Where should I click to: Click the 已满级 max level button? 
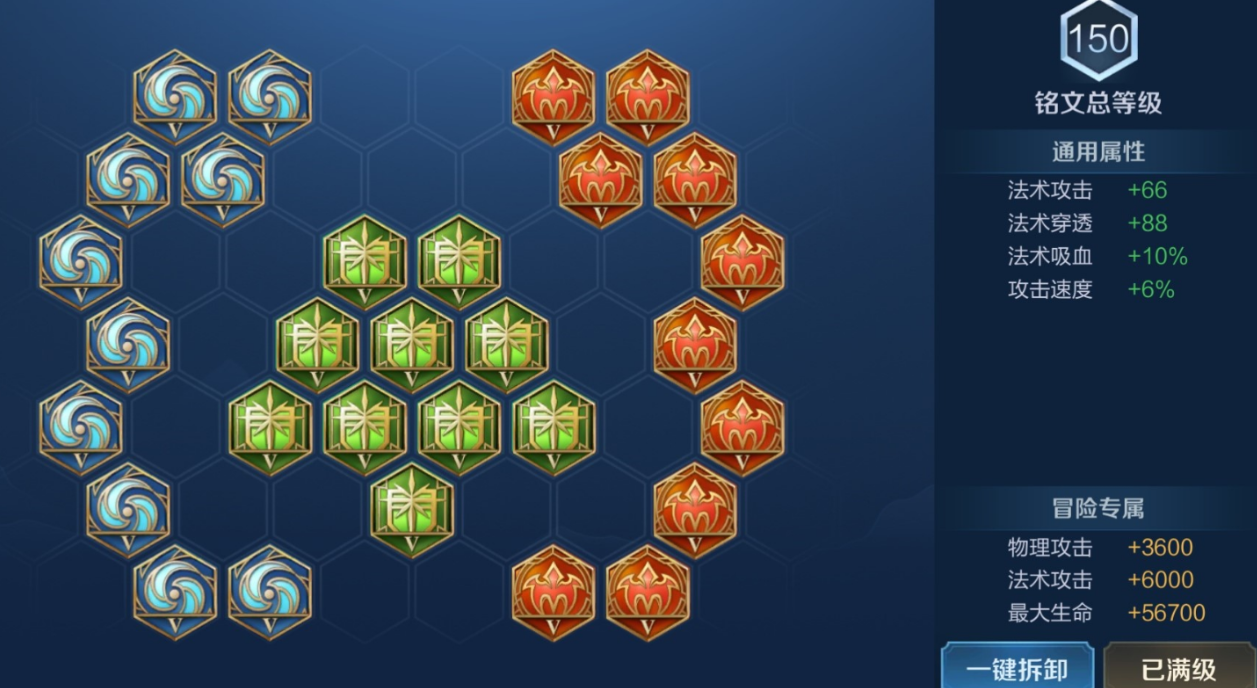point(1177,667)
